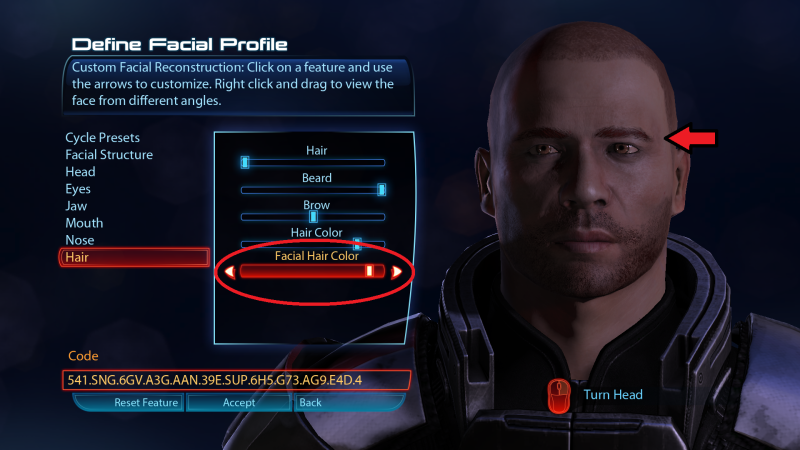Choose the Mouth category
The width and height of the screenshot is (800, 450).
coord(84,223)
